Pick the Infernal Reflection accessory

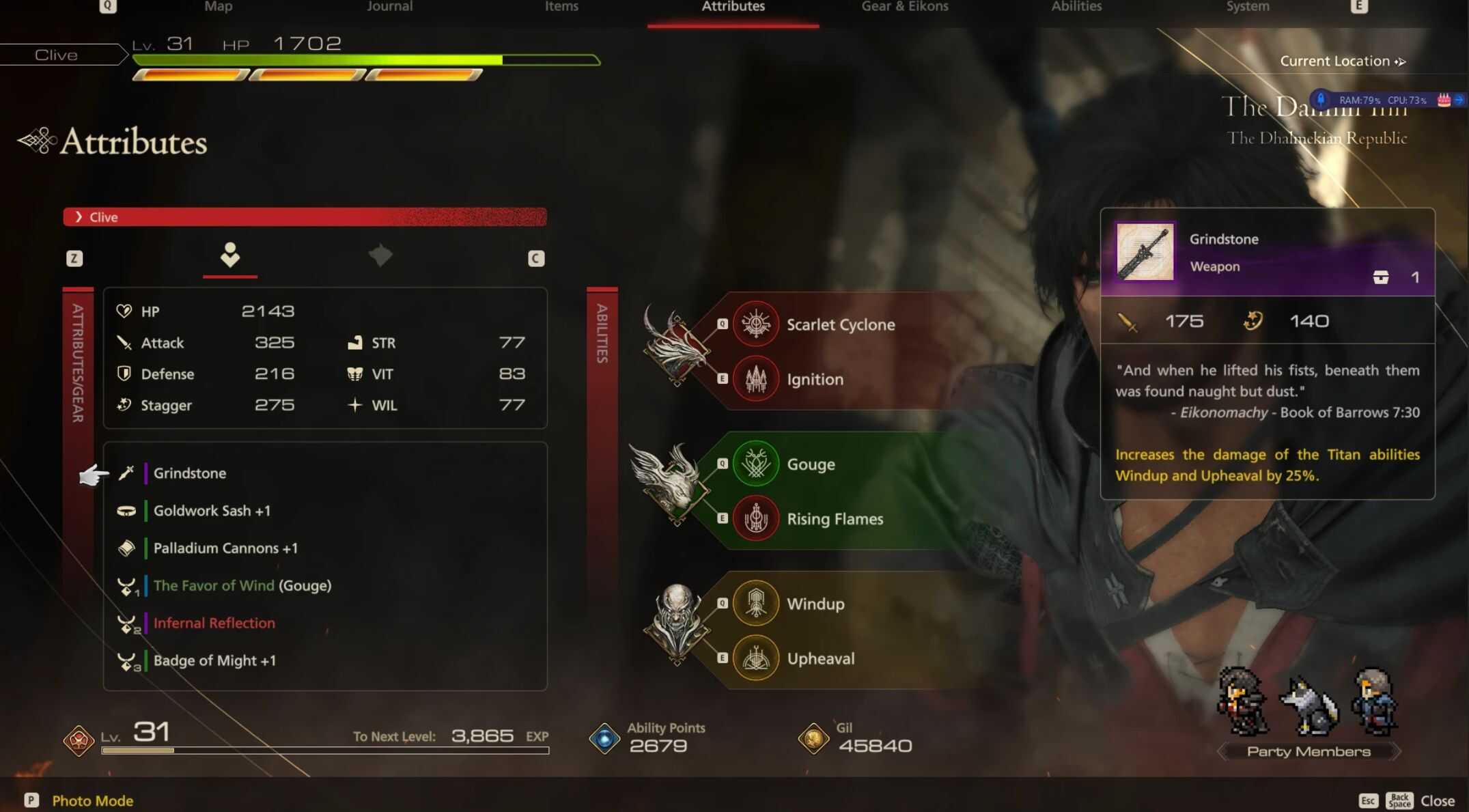coord(214,624)
